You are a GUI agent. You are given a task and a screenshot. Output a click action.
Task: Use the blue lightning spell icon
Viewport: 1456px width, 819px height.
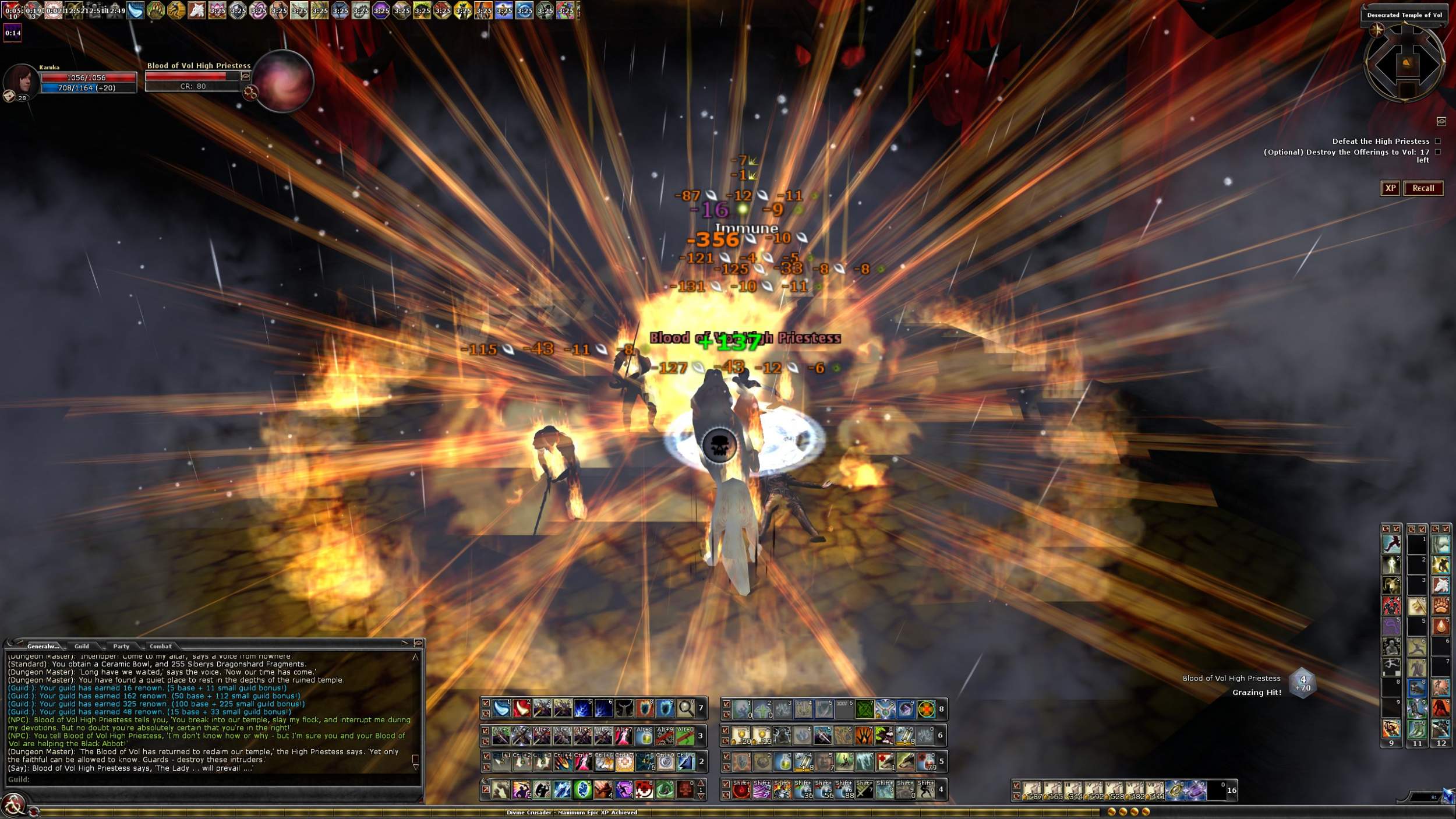click(x=583, y=708)
